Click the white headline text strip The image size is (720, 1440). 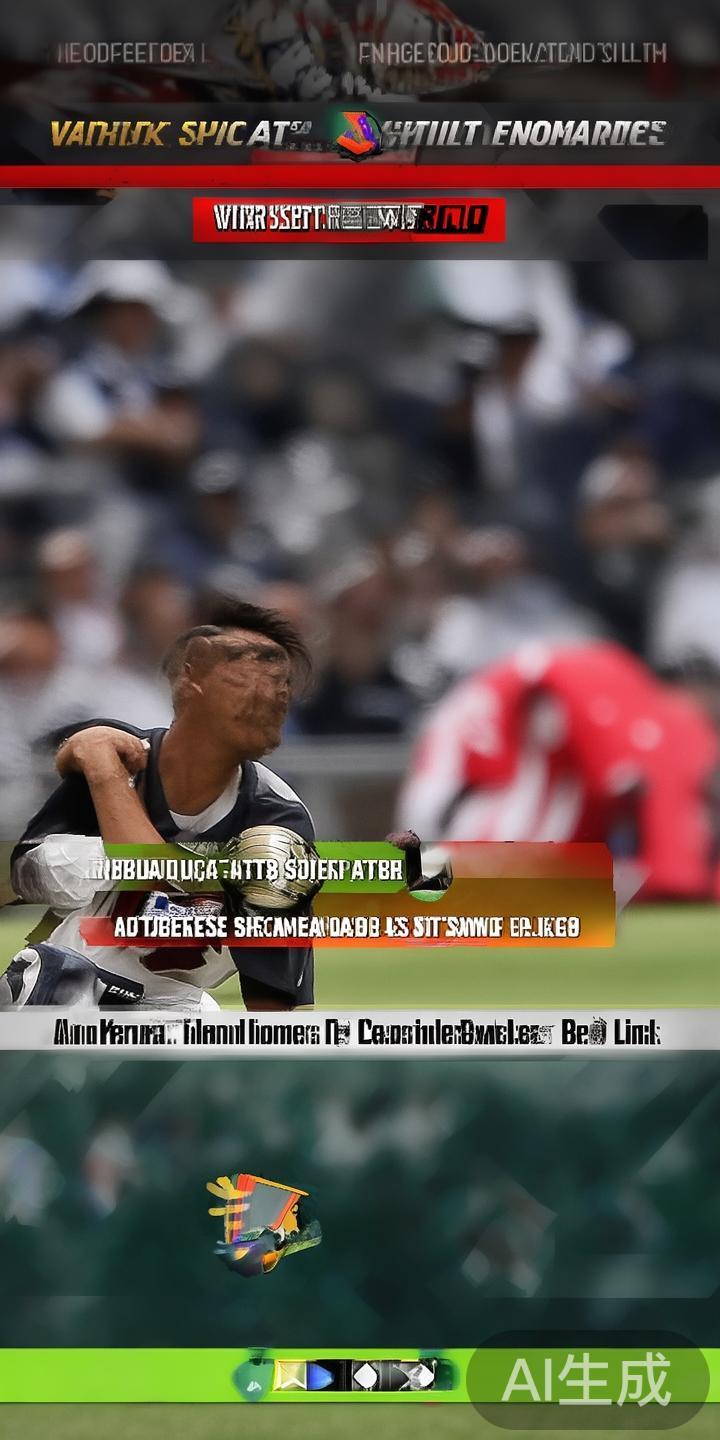pos(358,1032)
